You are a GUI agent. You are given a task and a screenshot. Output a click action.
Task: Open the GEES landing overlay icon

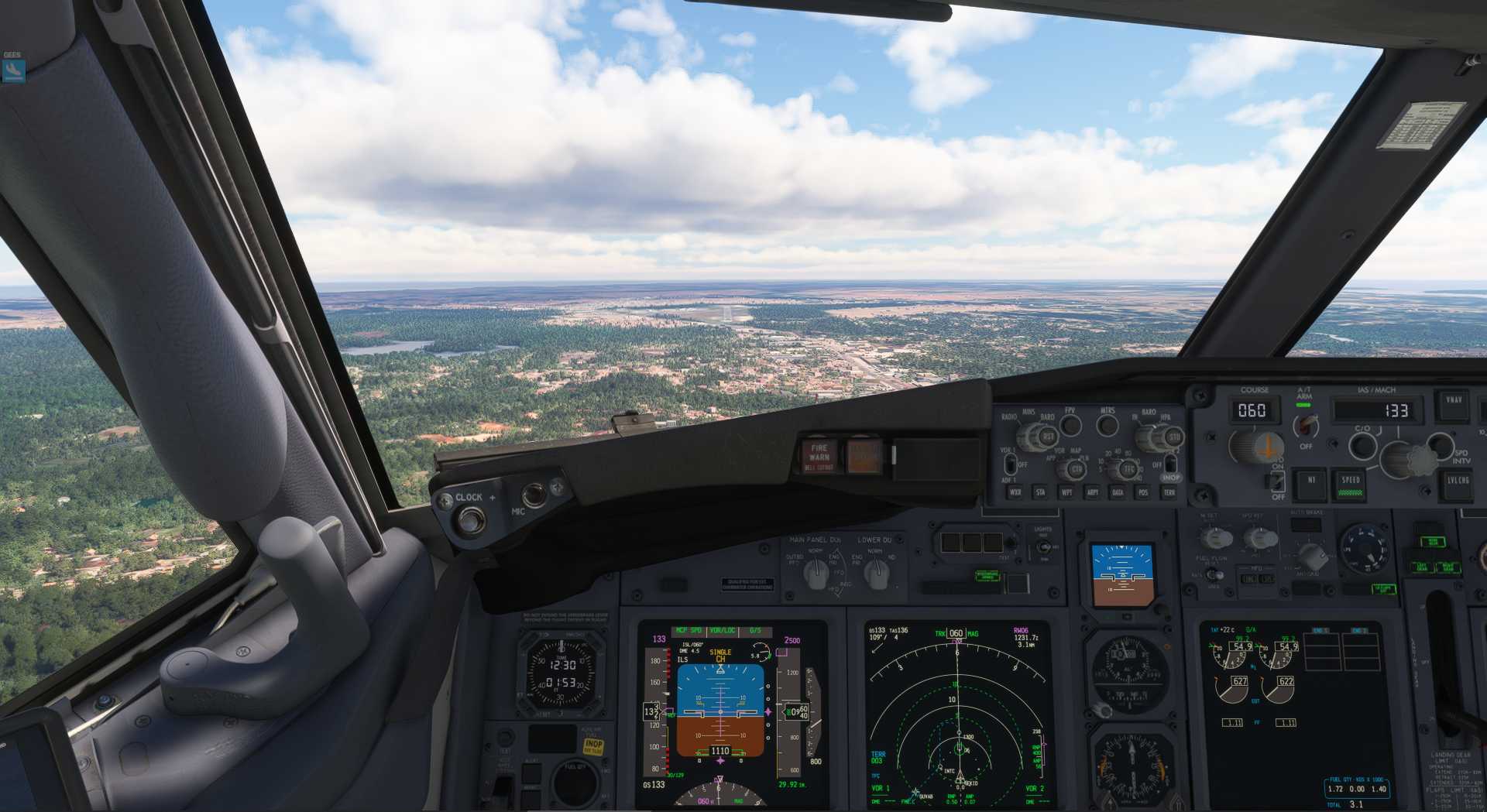pyautogui.click(x=13, y=70)
